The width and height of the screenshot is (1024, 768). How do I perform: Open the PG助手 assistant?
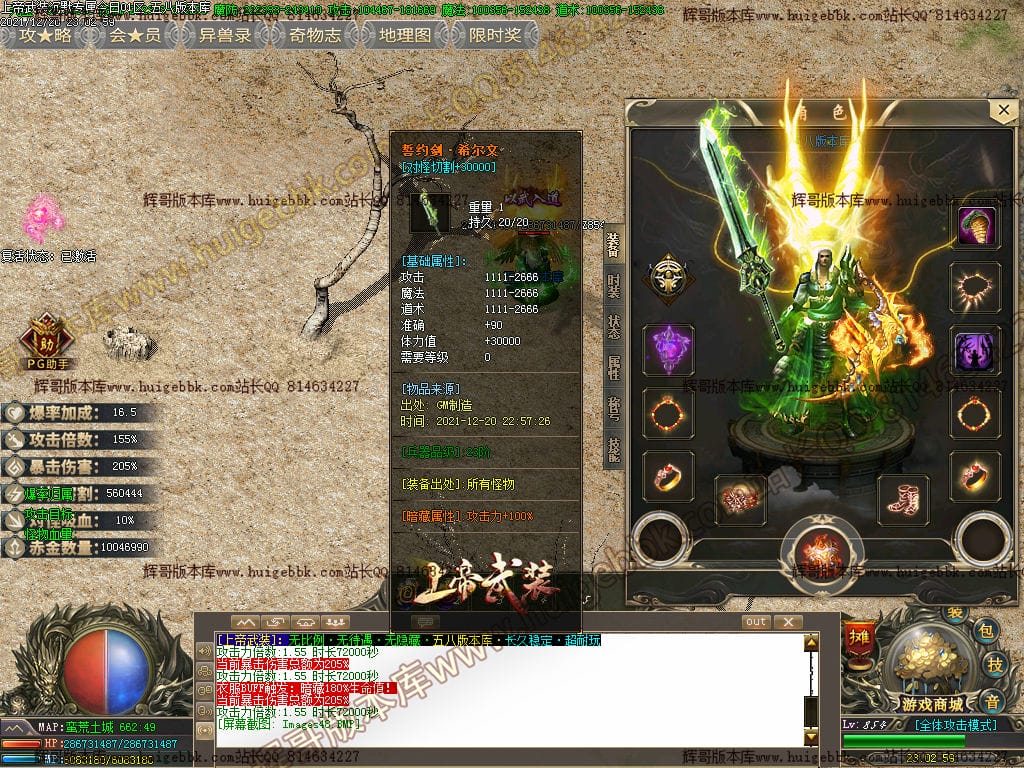pos(48,338)
